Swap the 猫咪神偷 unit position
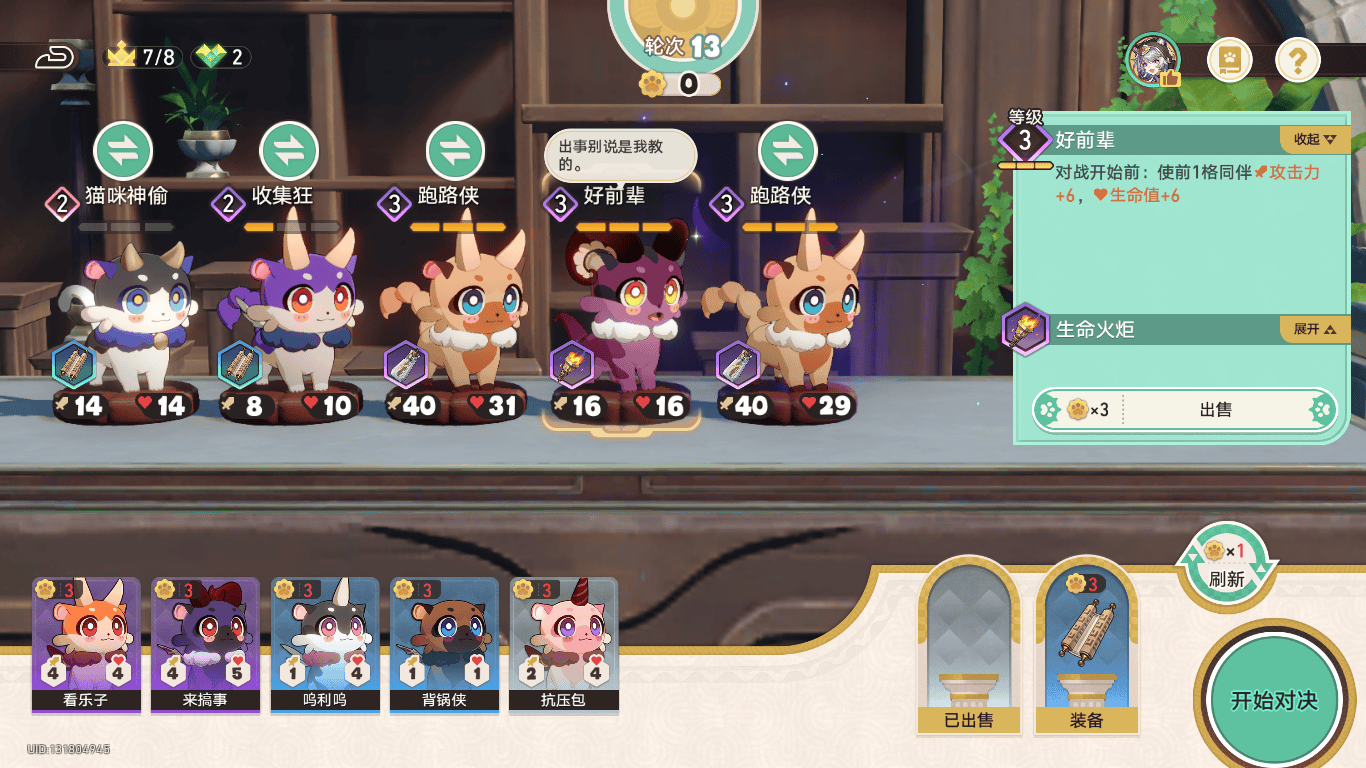The image size is (1366, 768). [x=123, y=151]
